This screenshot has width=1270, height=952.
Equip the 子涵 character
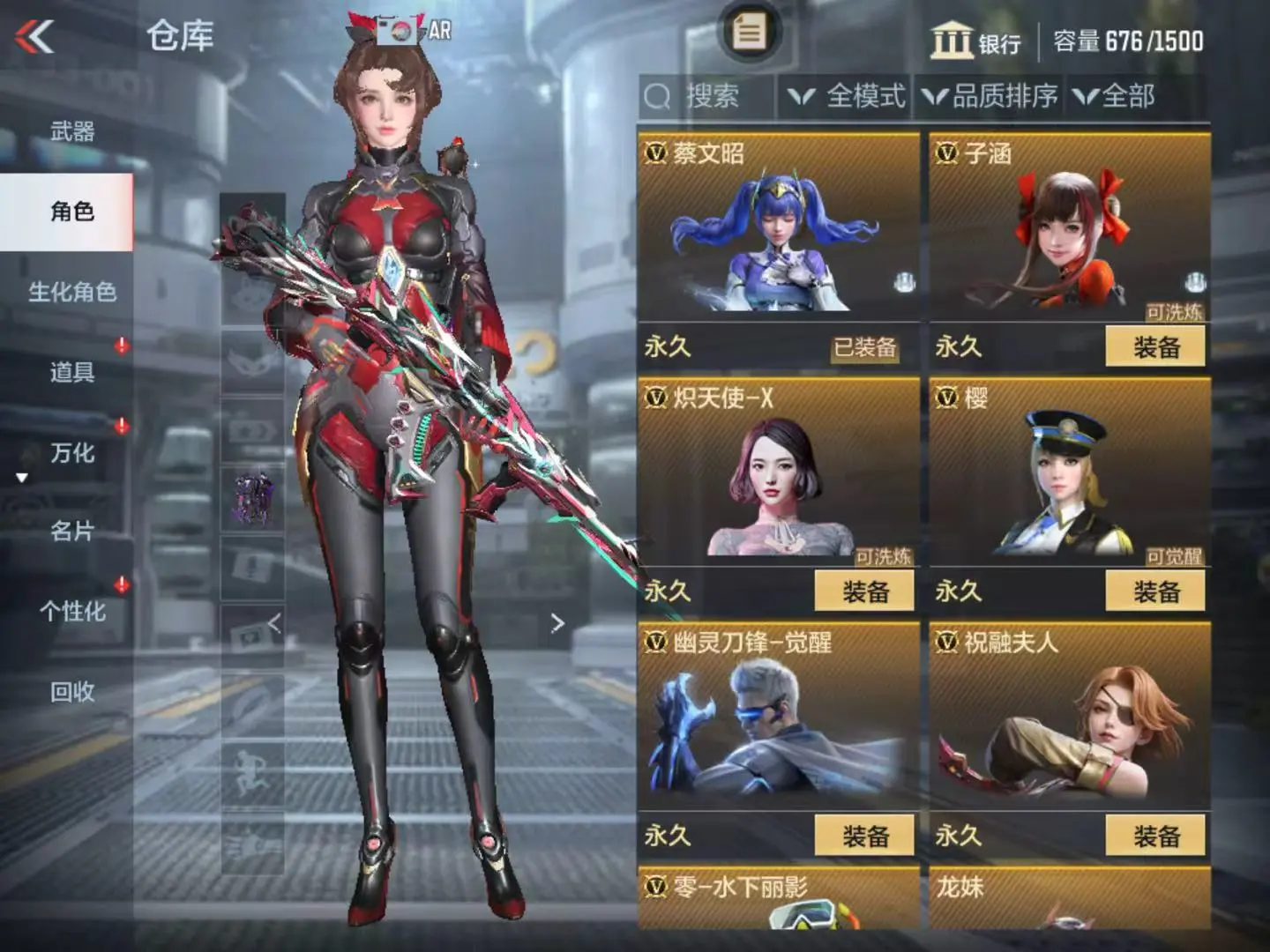coord(1155,347)
